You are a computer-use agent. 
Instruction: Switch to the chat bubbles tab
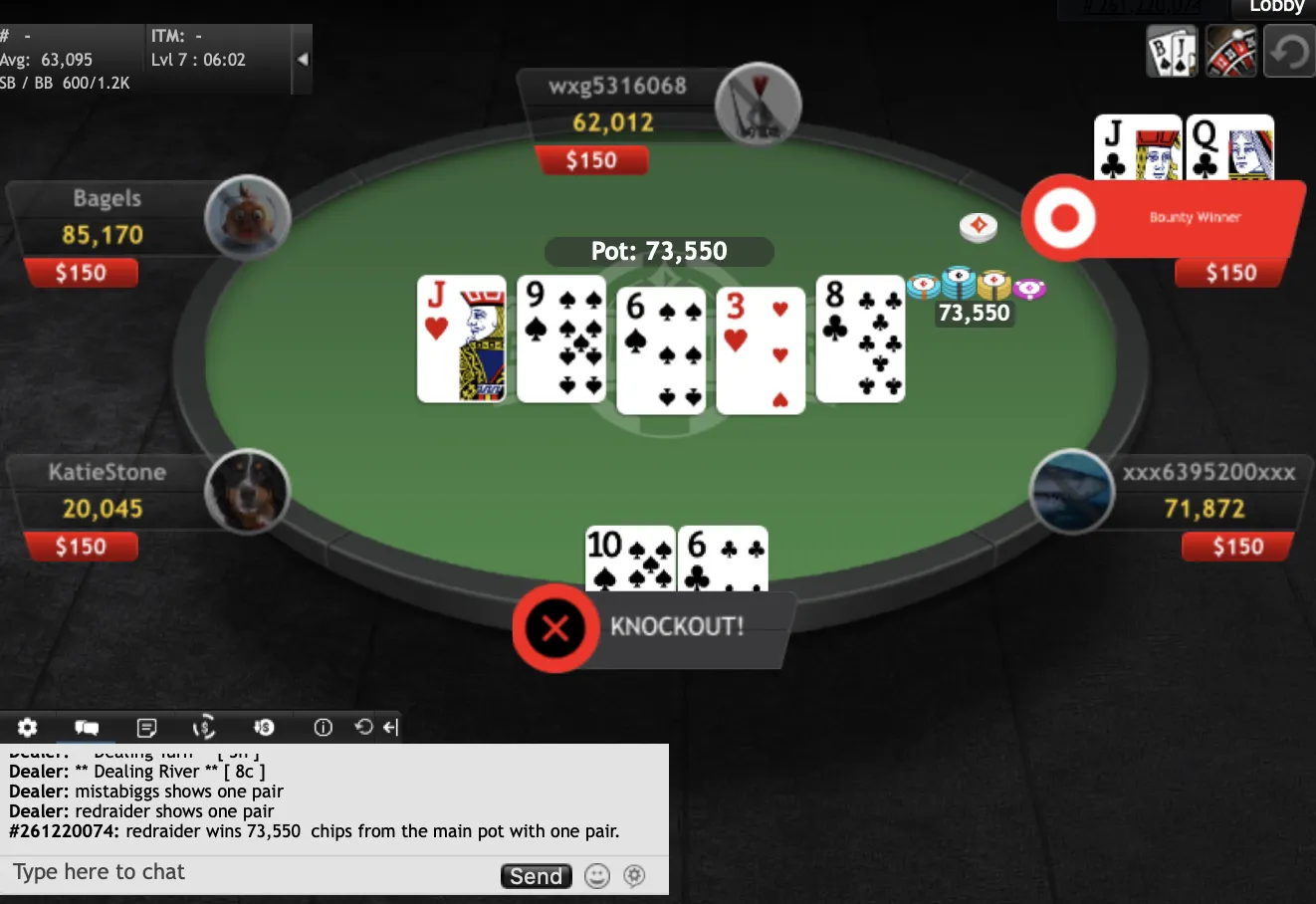(x=87, y=727)
